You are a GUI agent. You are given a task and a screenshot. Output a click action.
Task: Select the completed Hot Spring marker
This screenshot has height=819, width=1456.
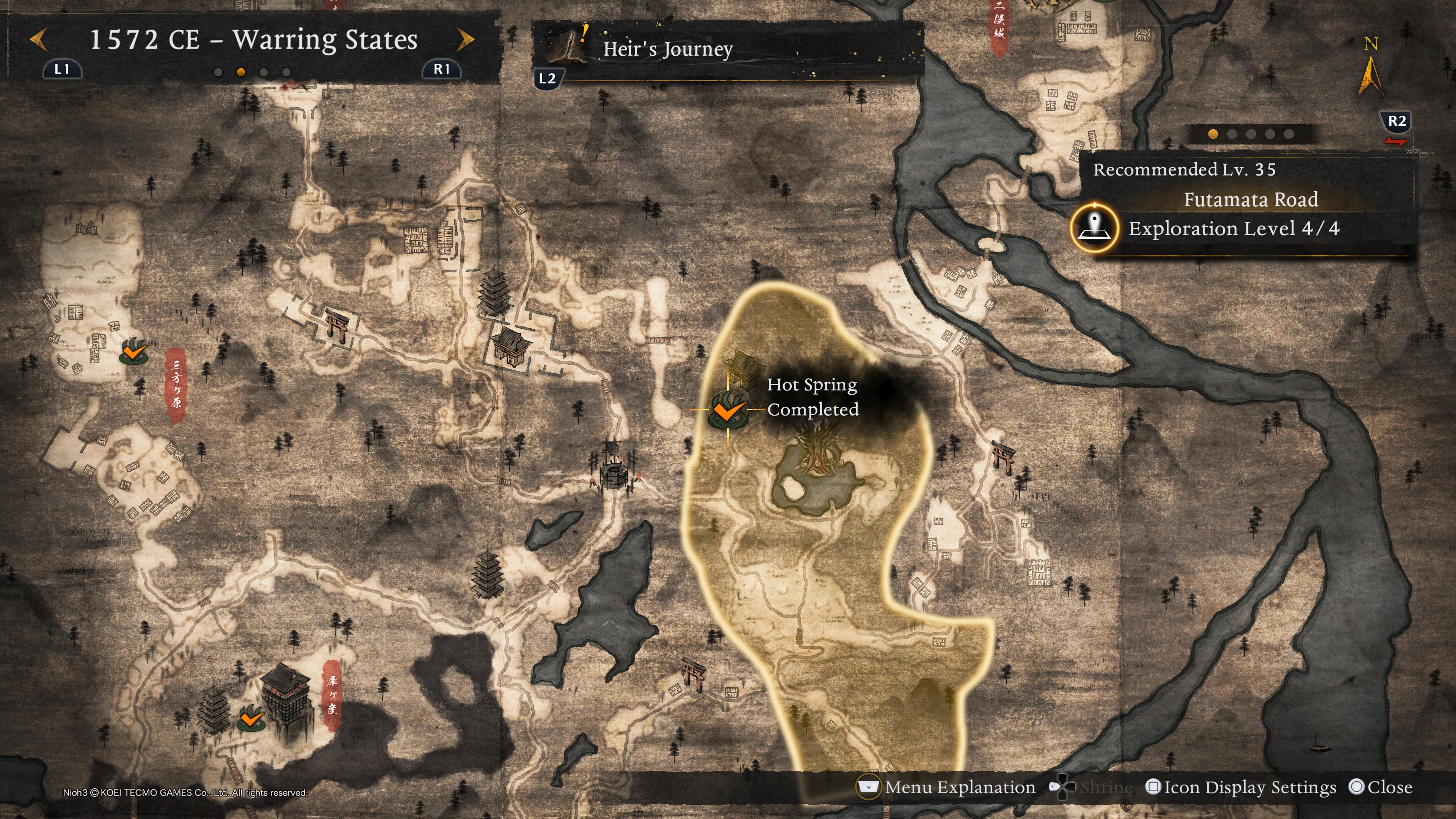[728, 409]
